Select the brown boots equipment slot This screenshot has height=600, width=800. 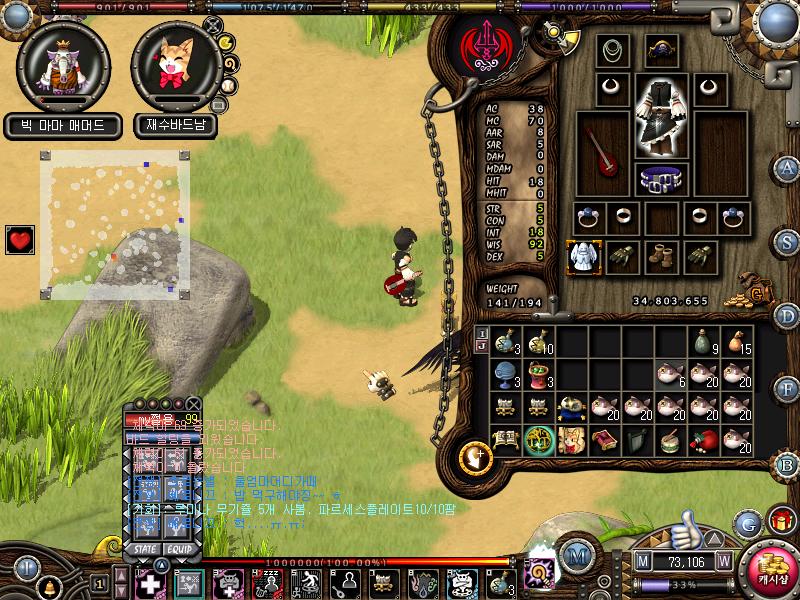click(660, 257)
